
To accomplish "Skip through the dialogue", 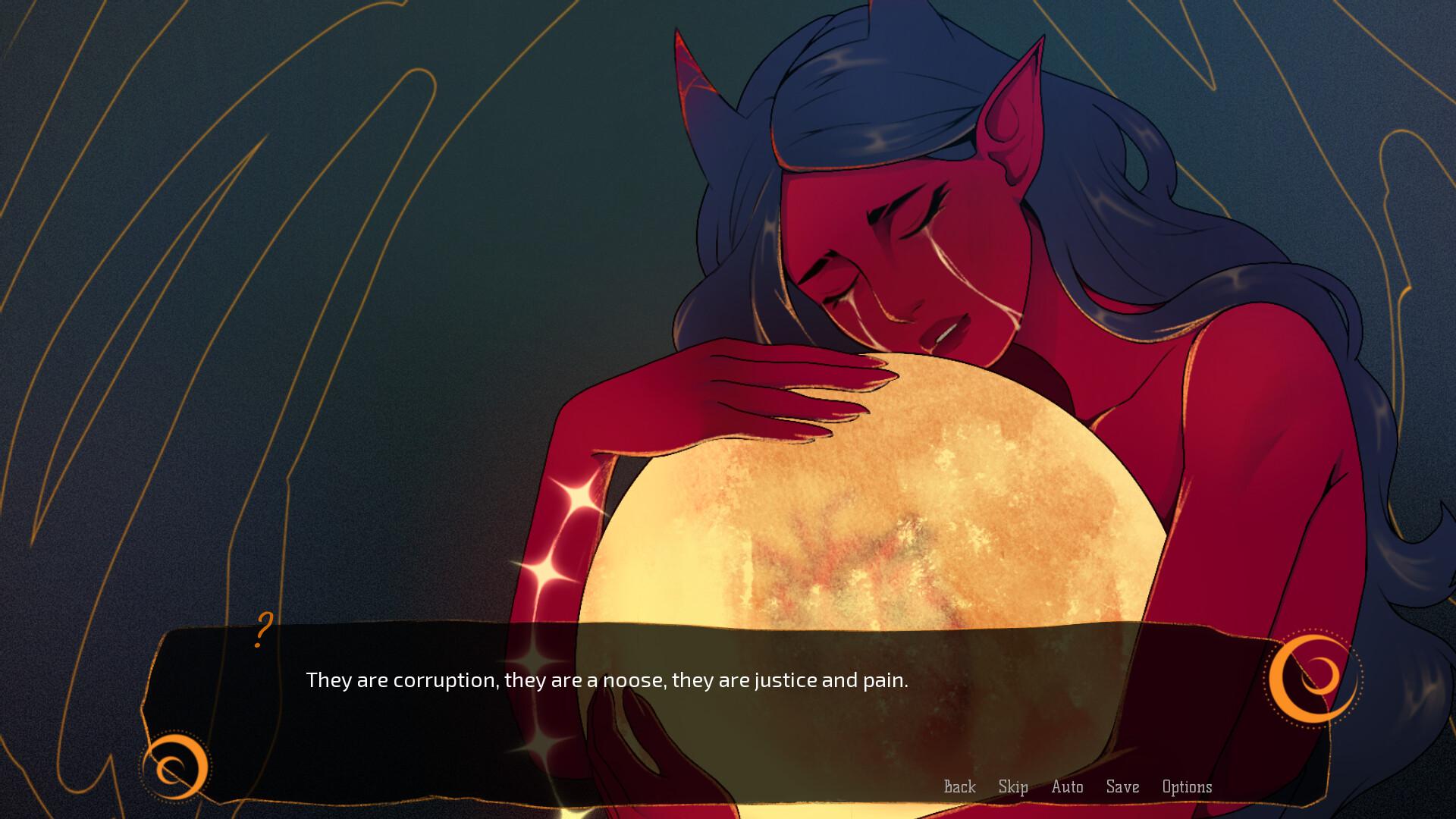I will [x=1013, y=787].
